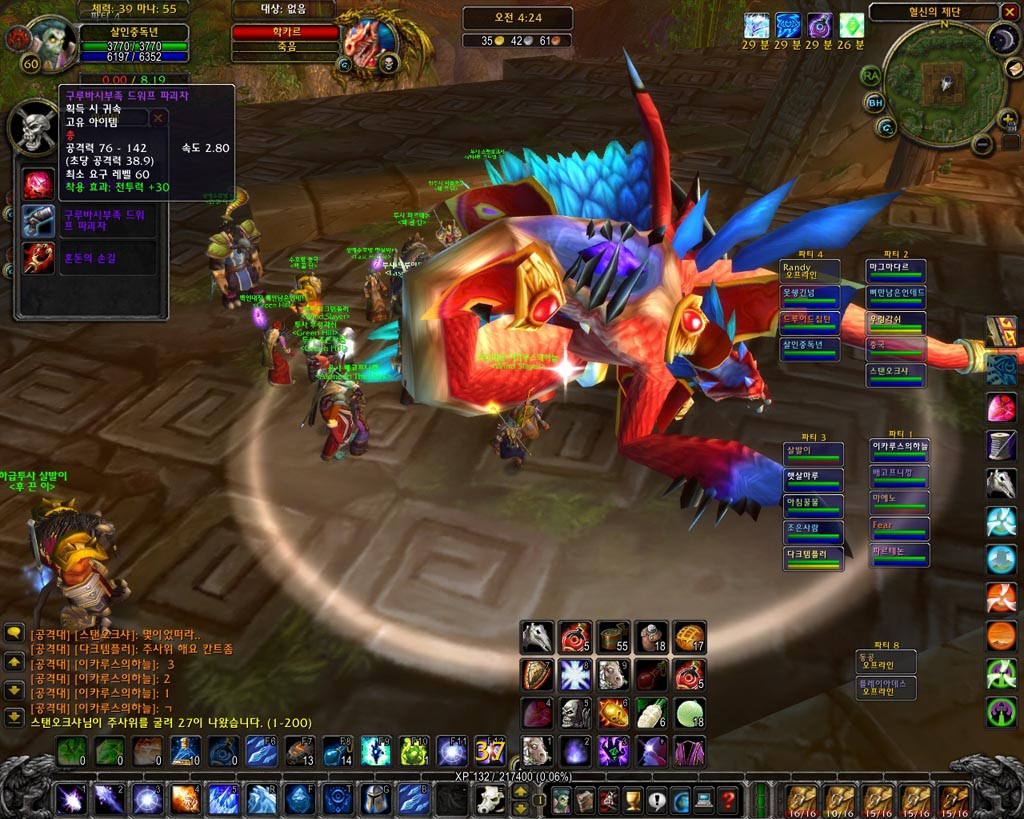
Task: Toggle the day-night moon indicator
Action: pos(1003,39)
